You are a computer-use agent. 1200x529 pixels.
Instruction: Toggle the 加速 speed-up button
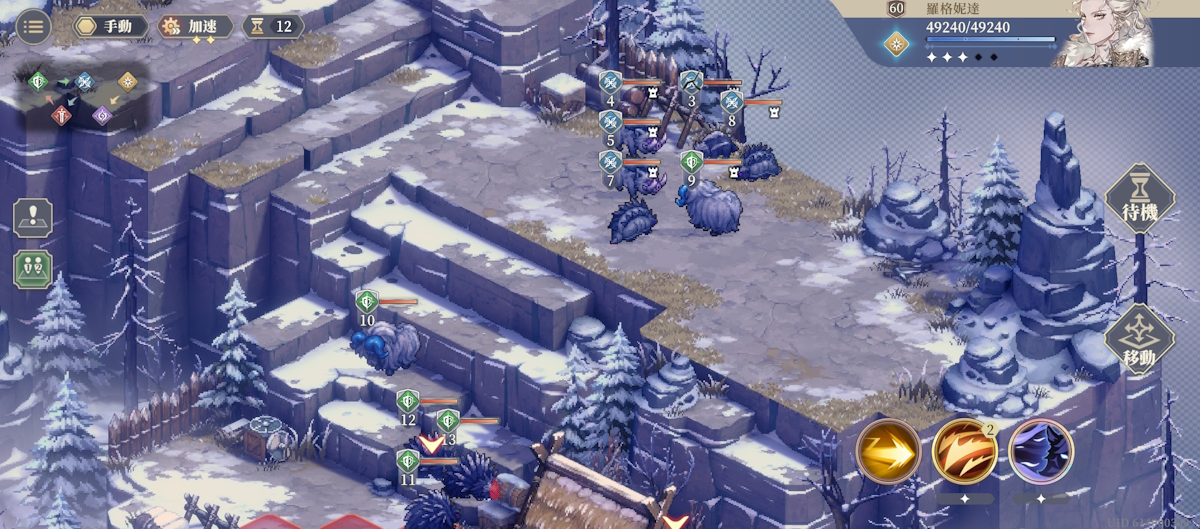(196, 26)
